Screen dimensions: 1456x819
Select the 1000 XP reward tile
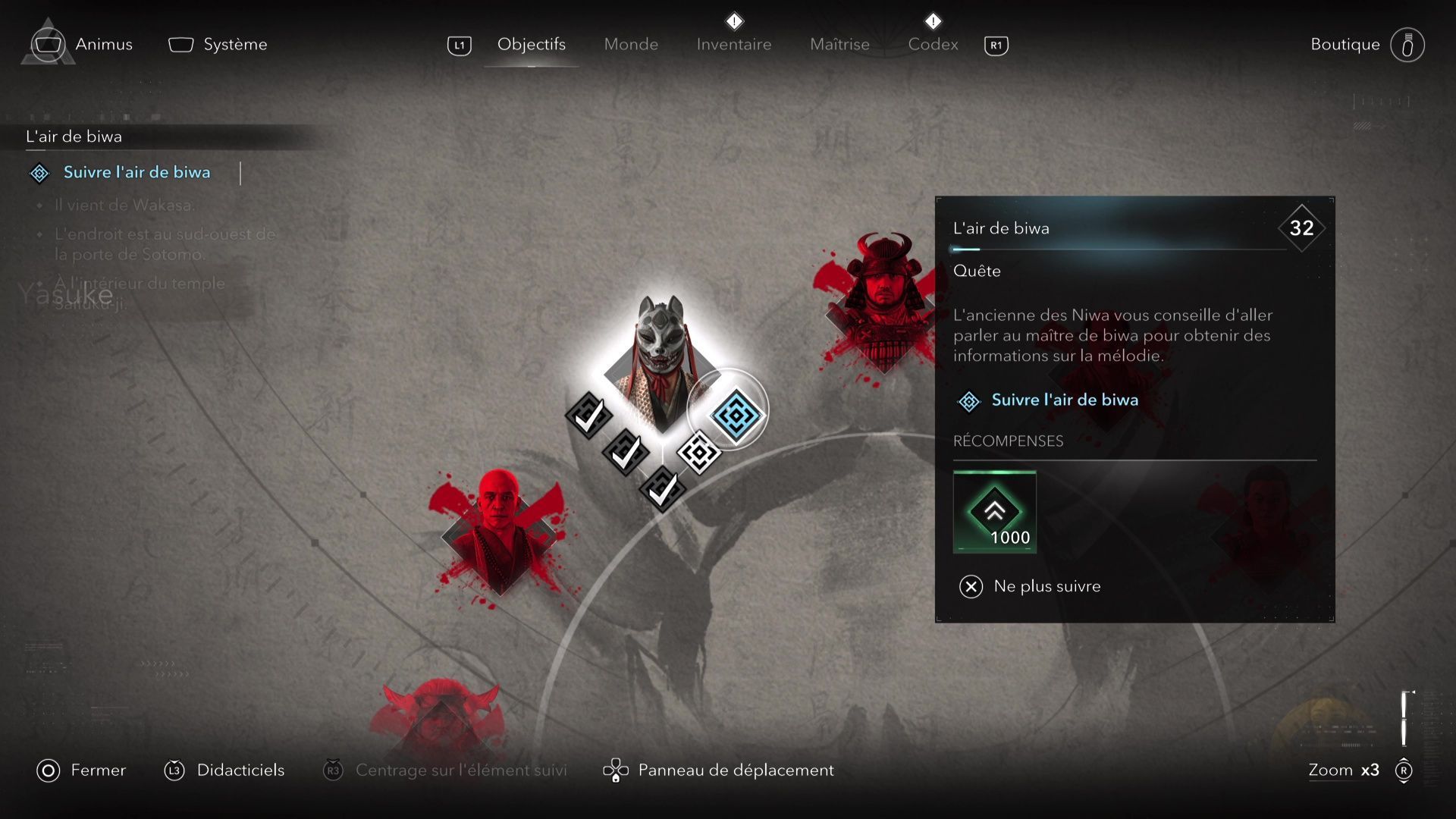994,512
